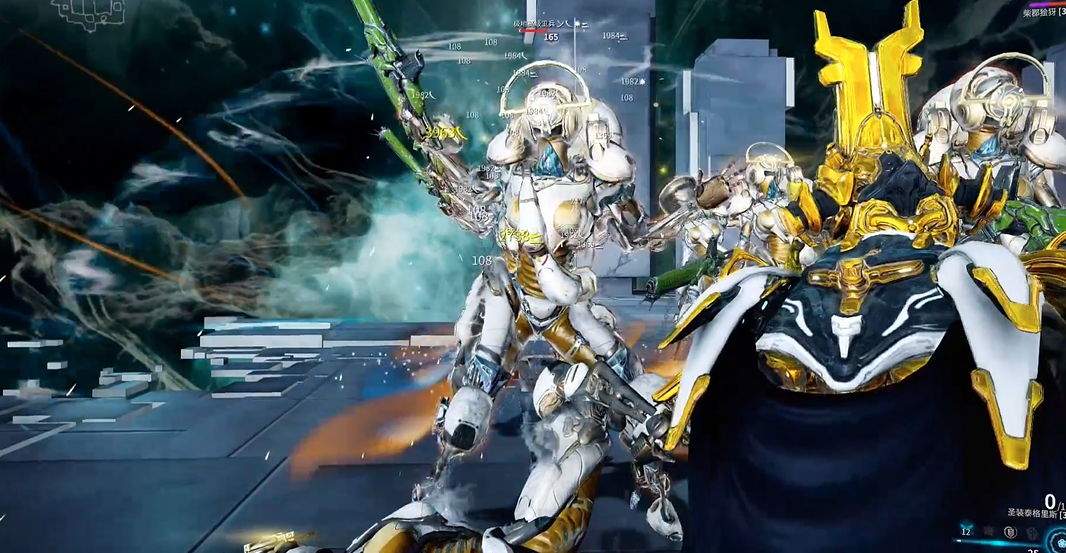Select the circled shield ability icon
The image size is (1066, 553).
click(x=1010, y=532)
